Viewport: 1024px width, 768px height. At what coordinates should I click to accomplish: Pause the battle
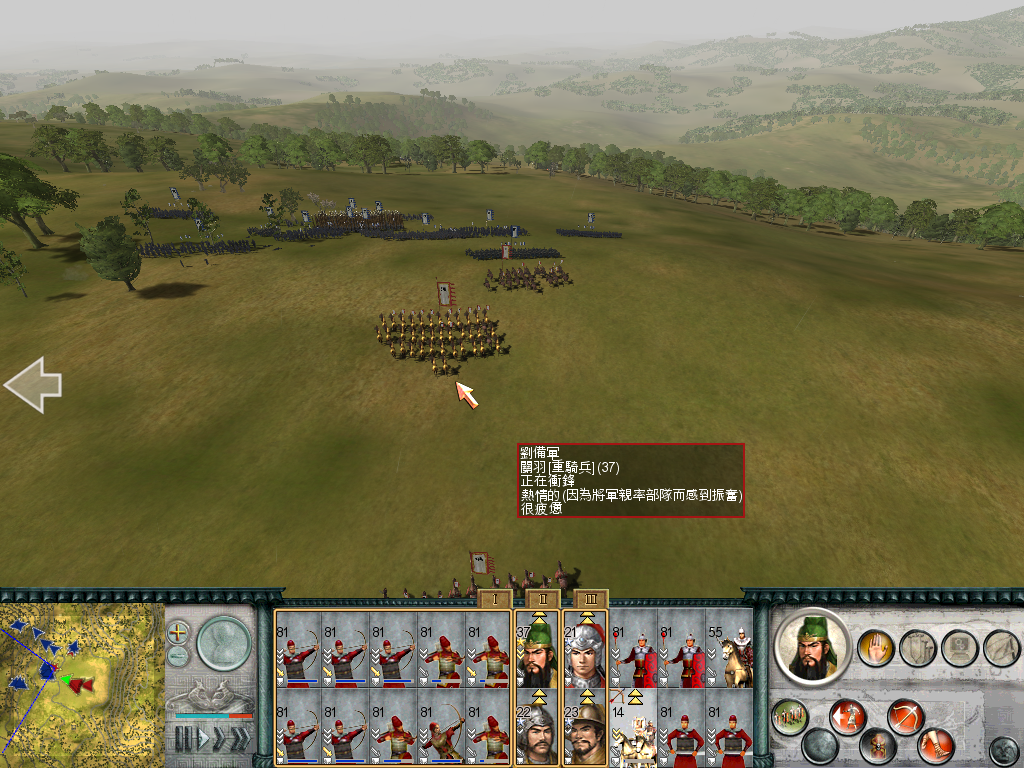[184, 739]
